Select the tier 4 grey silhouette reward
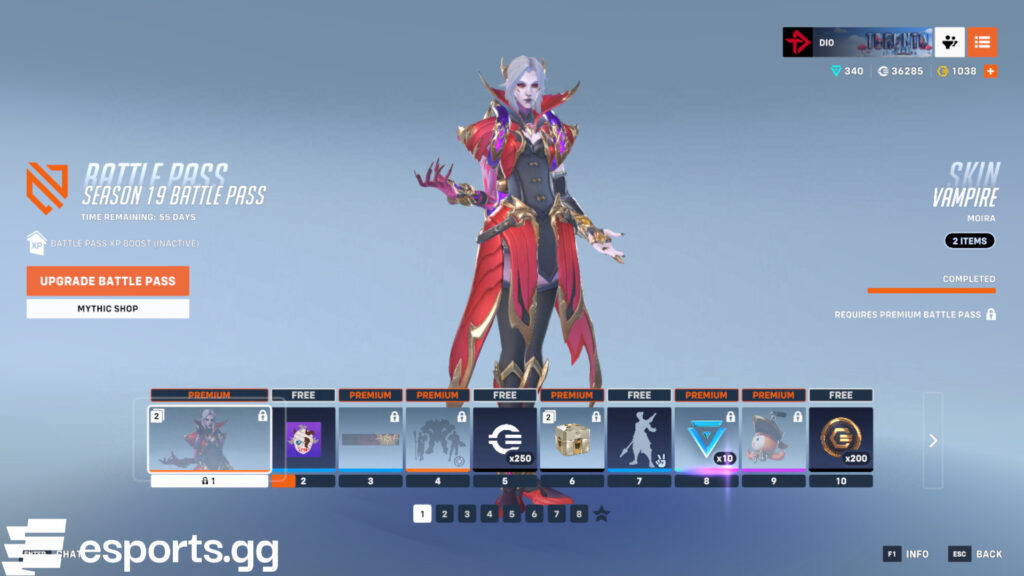 click(x=438, y=438)
